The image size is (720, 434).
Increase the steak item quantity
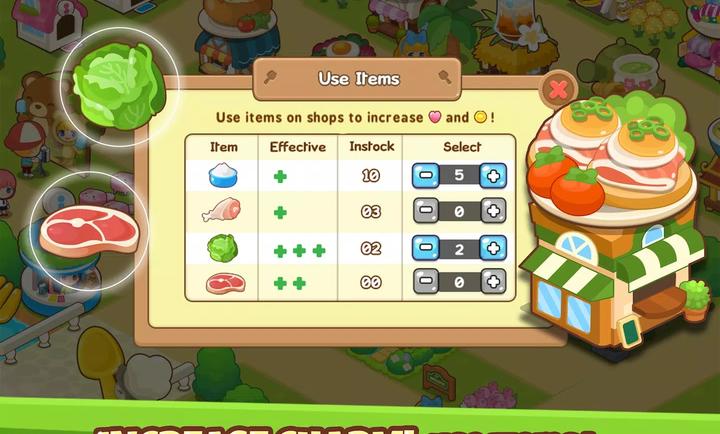492,283
